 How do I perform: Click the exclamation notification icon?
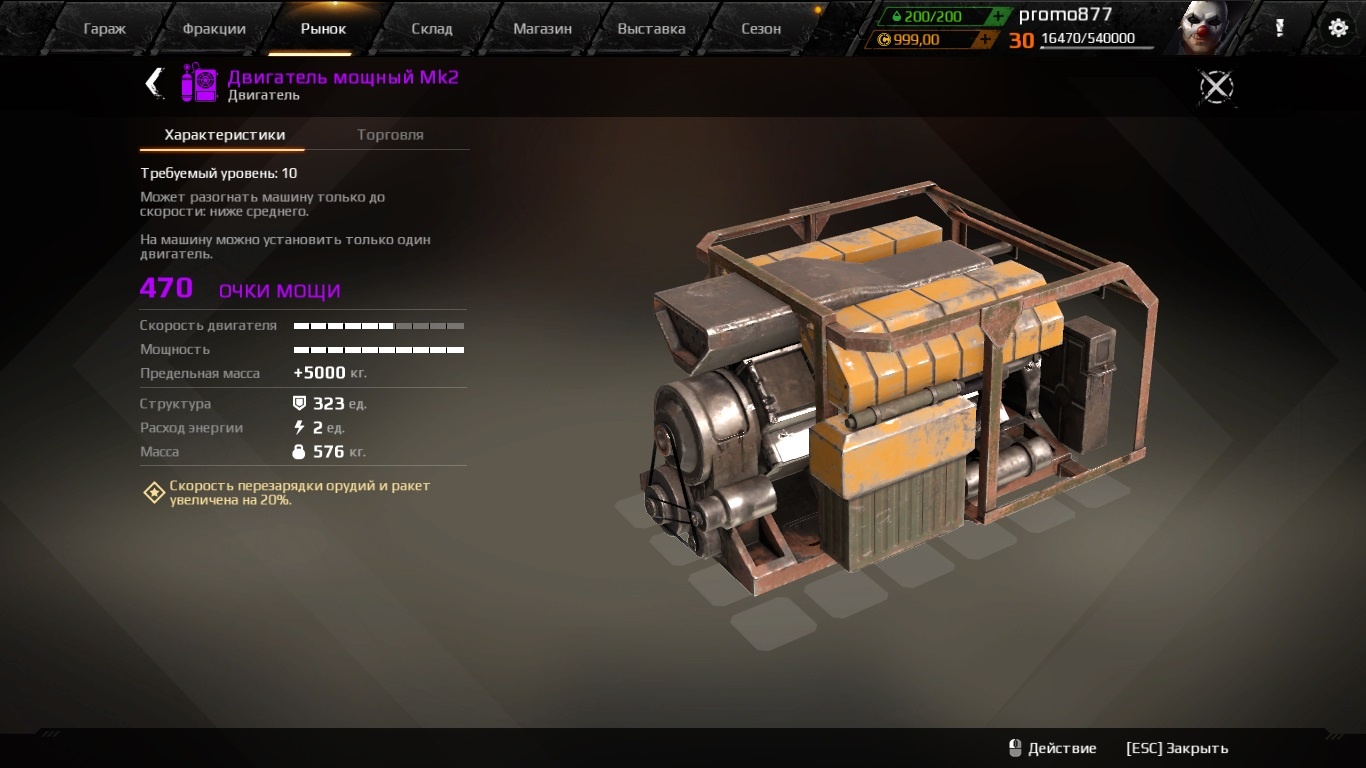point(1280,28)
